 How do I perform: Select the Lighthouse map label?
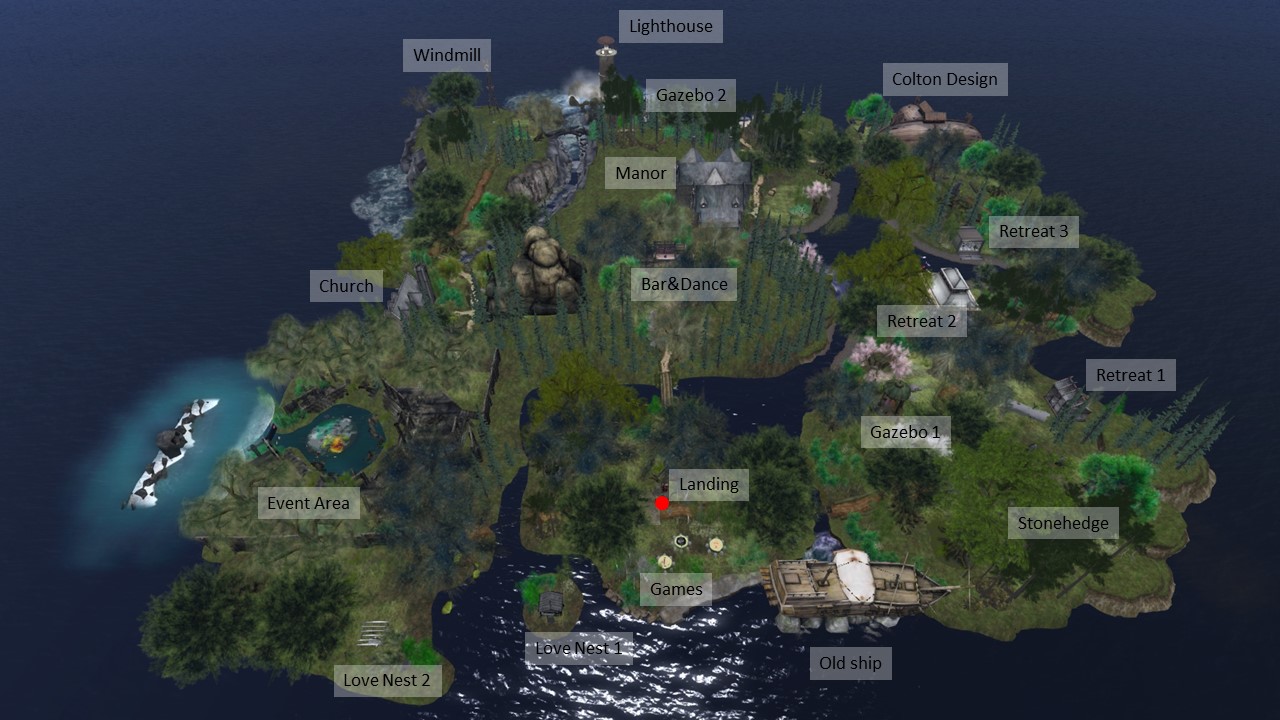click(670, 26)
